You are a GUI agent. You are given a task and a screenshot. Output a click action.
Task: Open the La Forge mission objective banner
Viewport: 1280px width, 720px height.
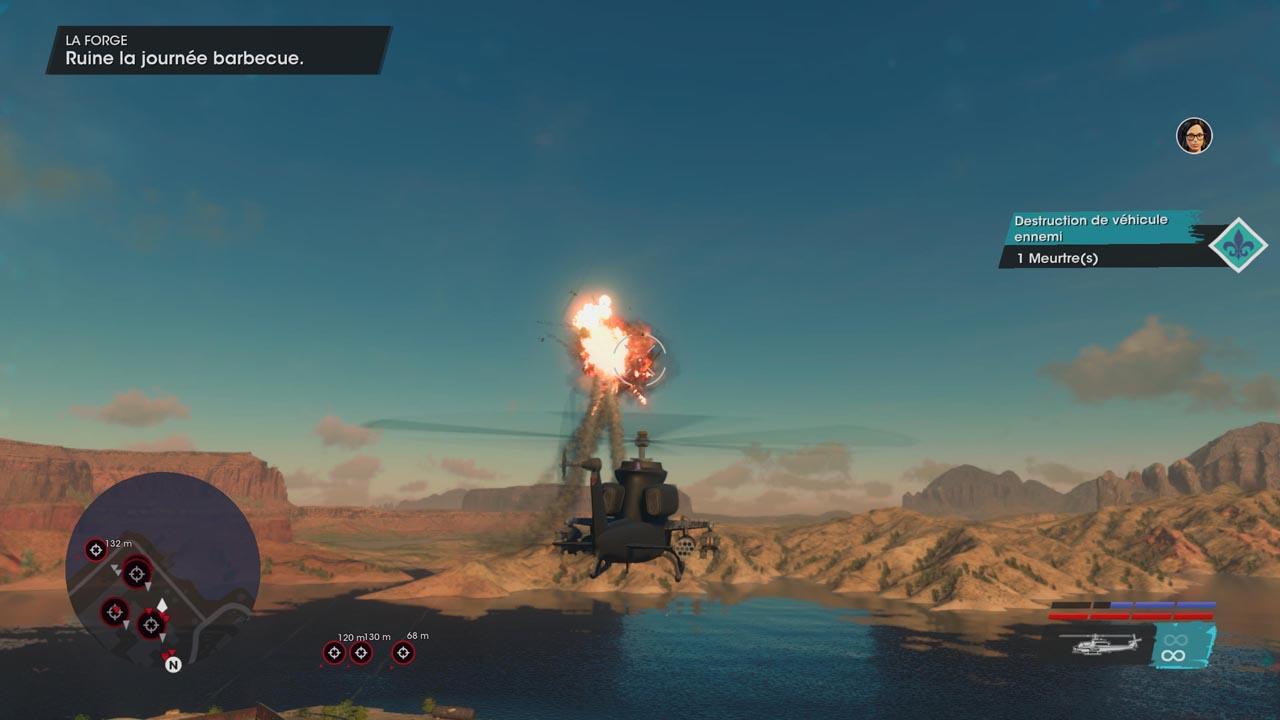[218, 50]
